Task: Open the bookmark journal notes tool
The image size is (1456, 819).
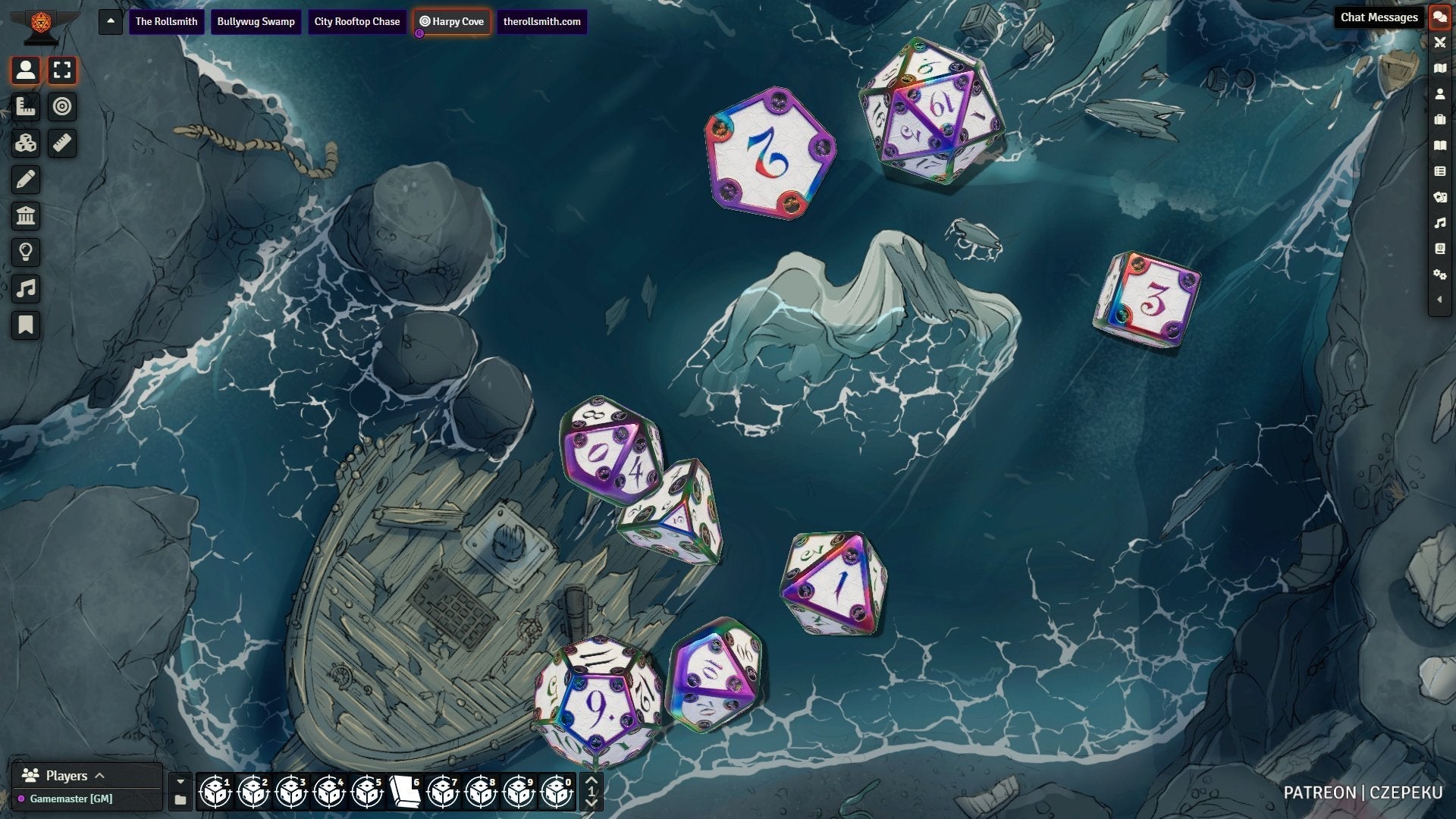Action: (x=26, y=325)
